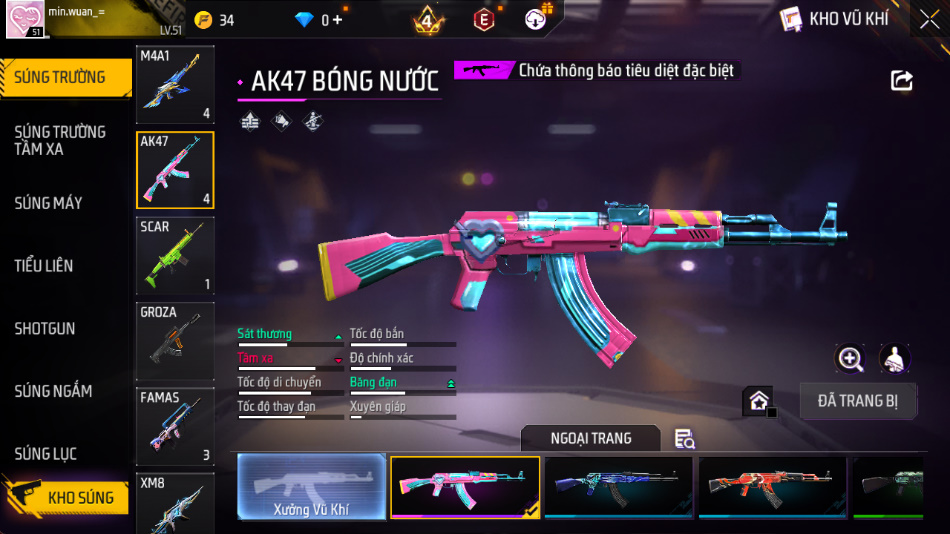Switch to Súng Trường Tầm Xa category

pyautogui.click(x=60, y=140)
